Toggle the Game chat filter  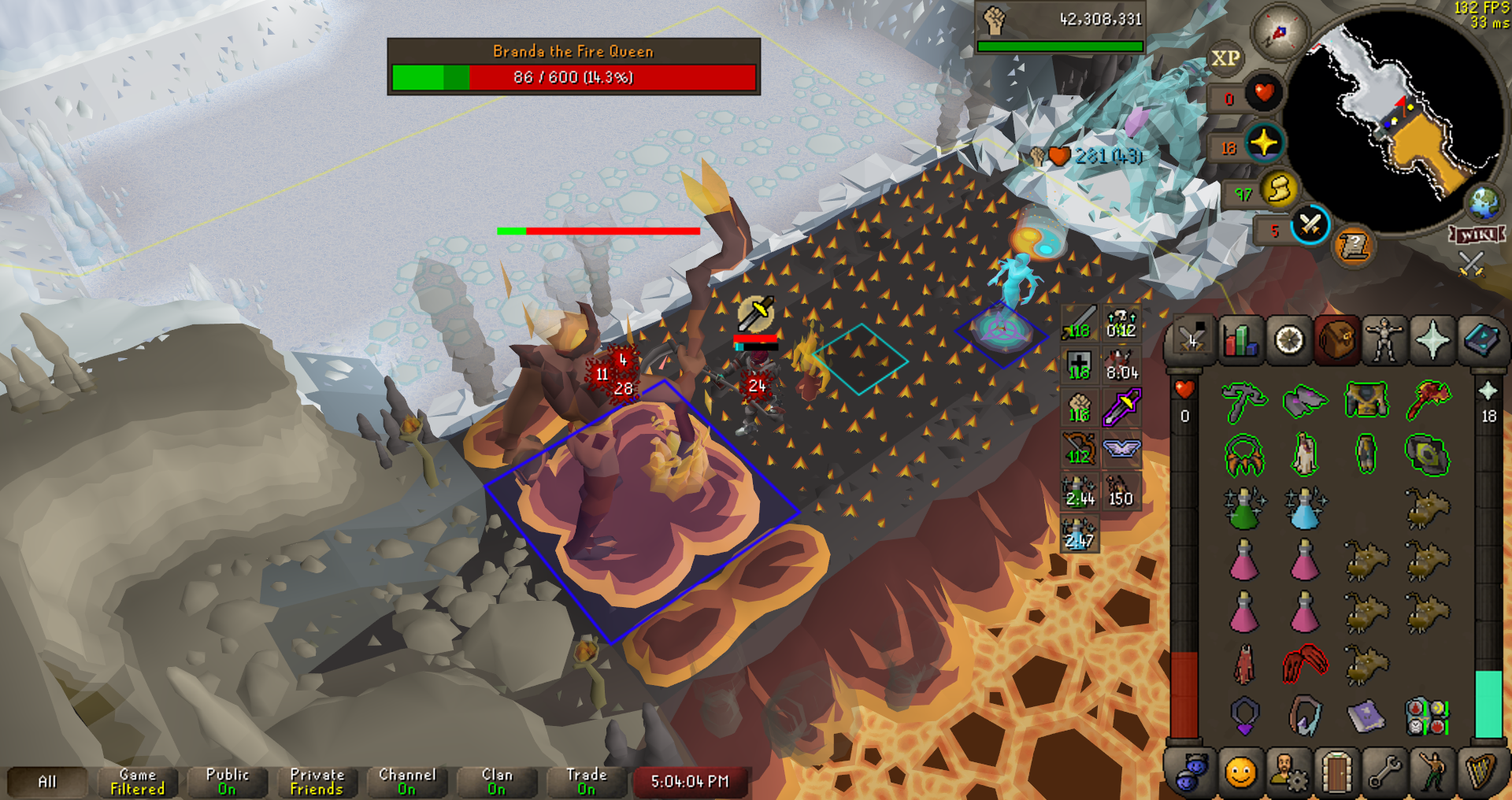point(138,782)
